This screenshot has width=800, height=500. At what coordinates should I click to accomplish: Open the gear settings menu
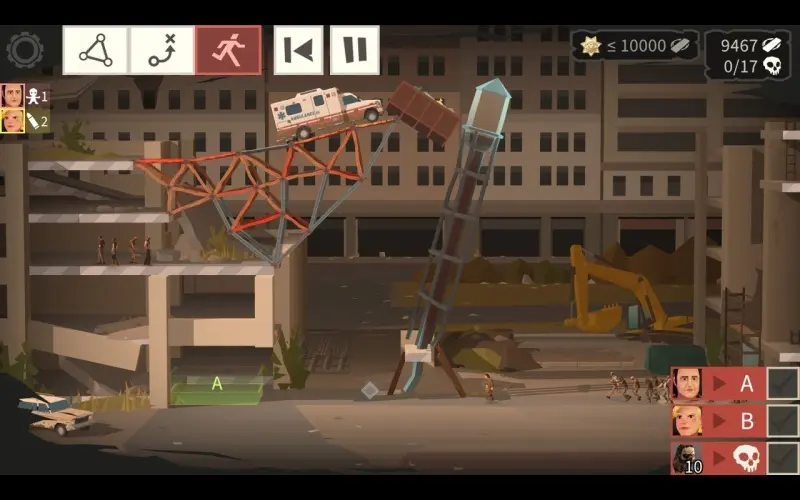click(24, 49)
